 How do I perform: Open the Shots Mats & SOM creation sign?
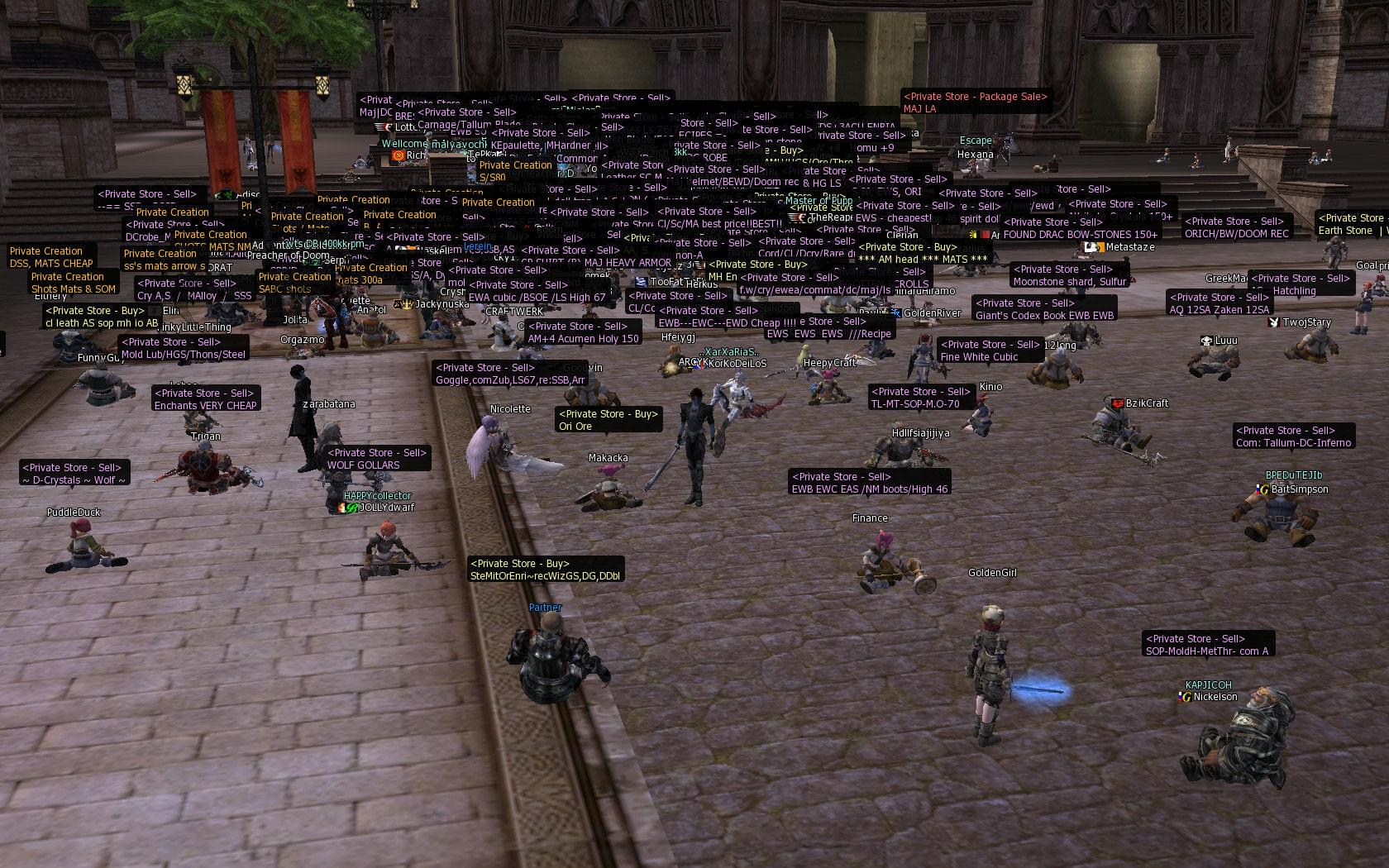point(74,283)
